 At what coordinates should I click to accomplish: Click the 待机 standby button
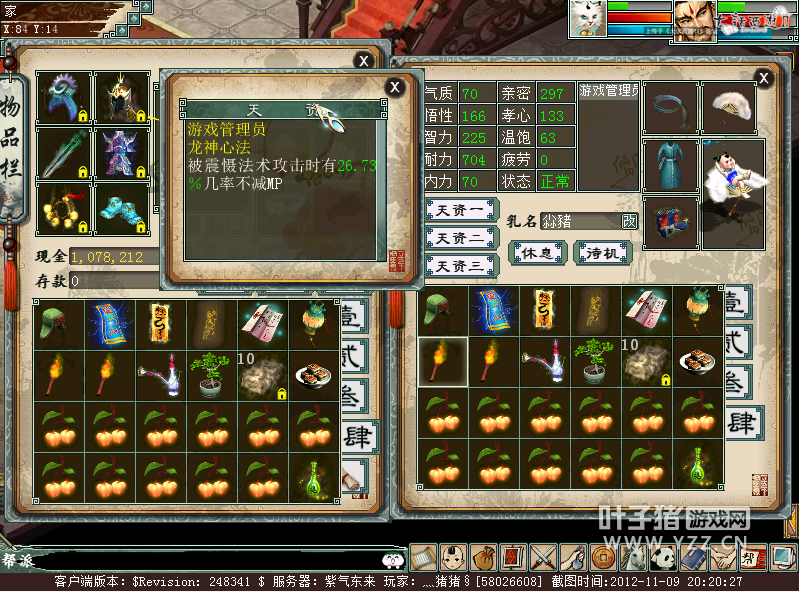click(x=603, y=253)
